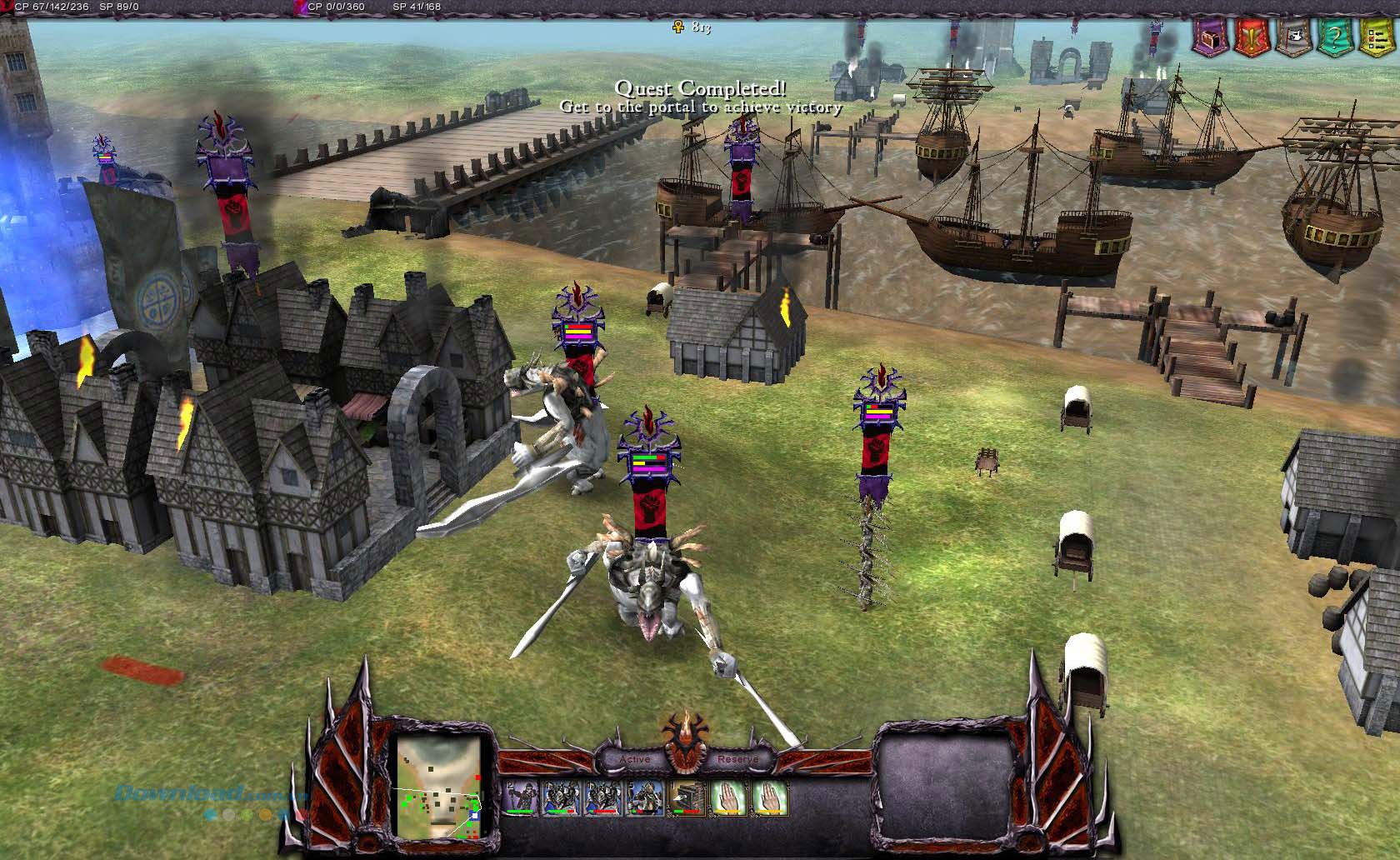Screen dimensions: 1400x860
Task: Click the flag banner on the top-right
Action: (x=1292, y=39)
